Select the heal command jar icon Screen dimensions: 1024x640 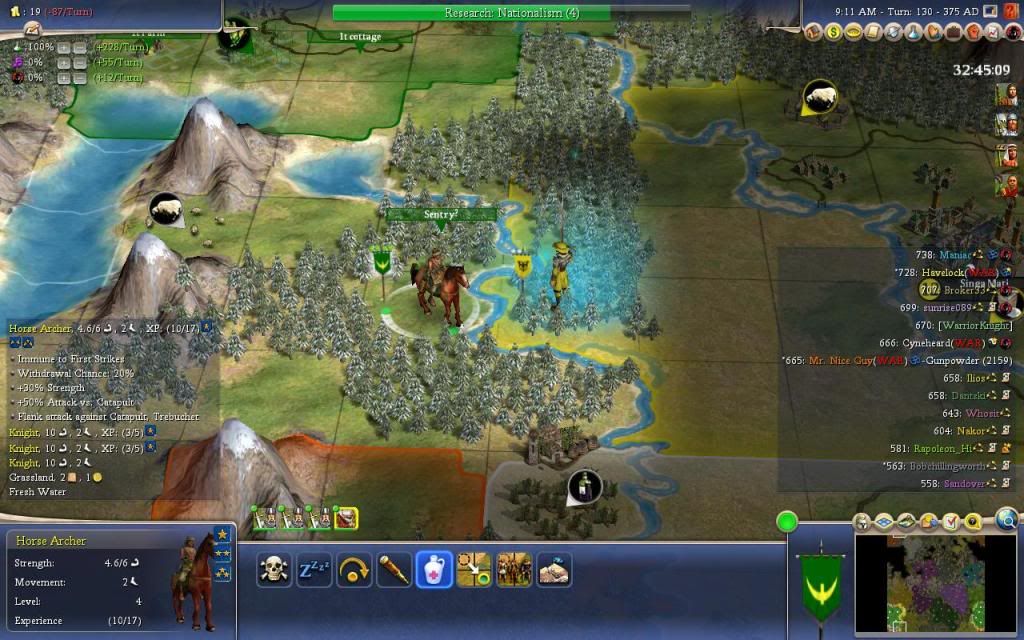click(434, 569)
